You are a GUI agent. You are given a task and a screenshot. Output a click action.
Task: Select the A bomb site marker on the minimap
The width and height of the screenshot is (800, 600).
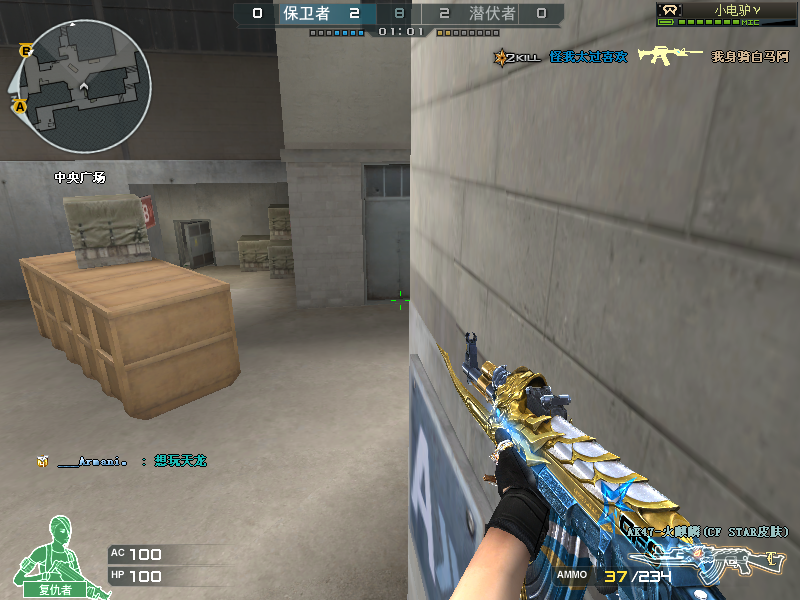click(19, 105)
